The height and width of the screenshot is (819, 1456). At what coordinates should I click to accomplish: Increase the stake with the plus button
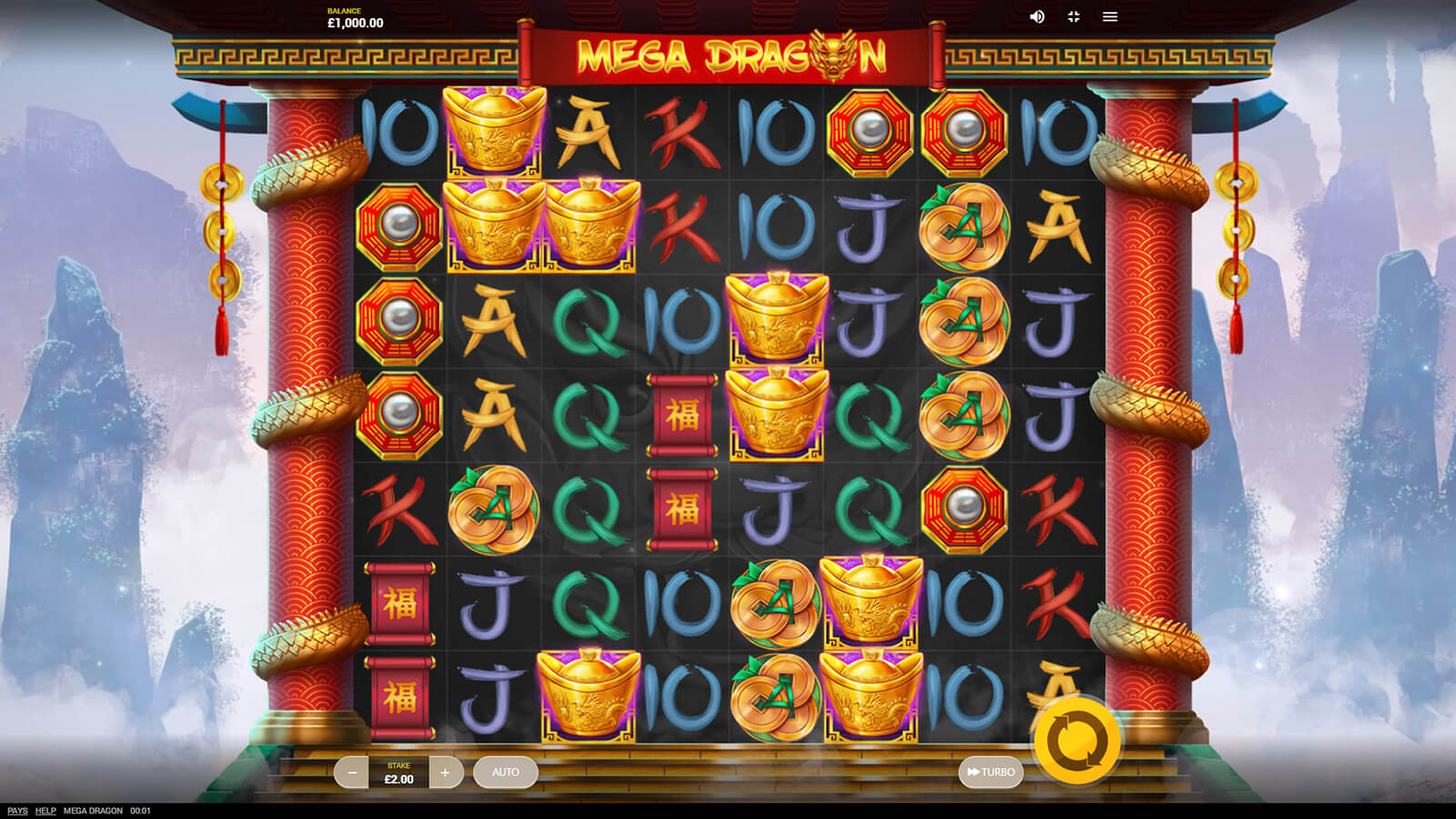(445, 773)
